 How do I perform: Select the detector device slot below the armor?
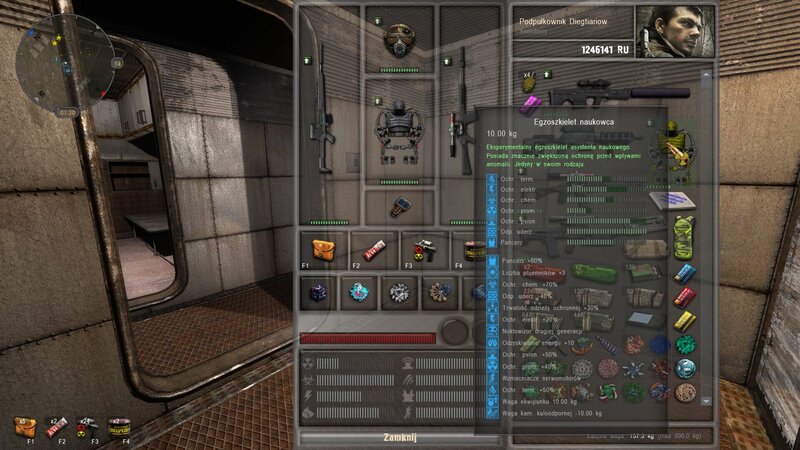tap(399, 206)
